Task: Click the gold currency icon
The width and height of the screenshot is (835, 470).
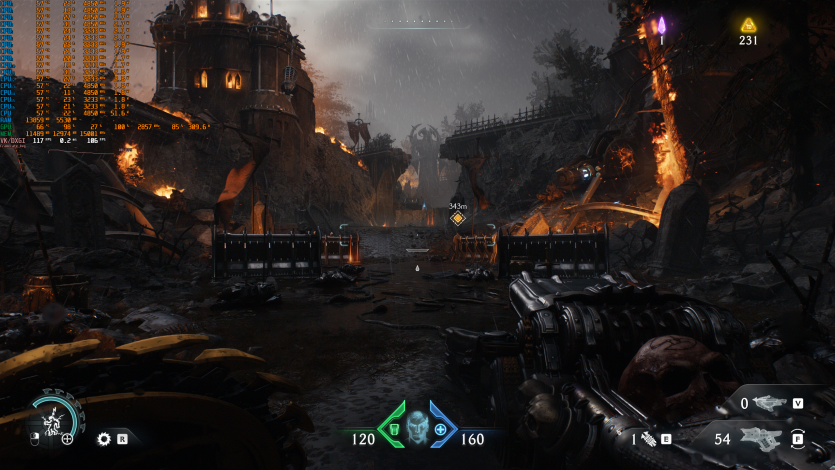Action: coord(748,25)
